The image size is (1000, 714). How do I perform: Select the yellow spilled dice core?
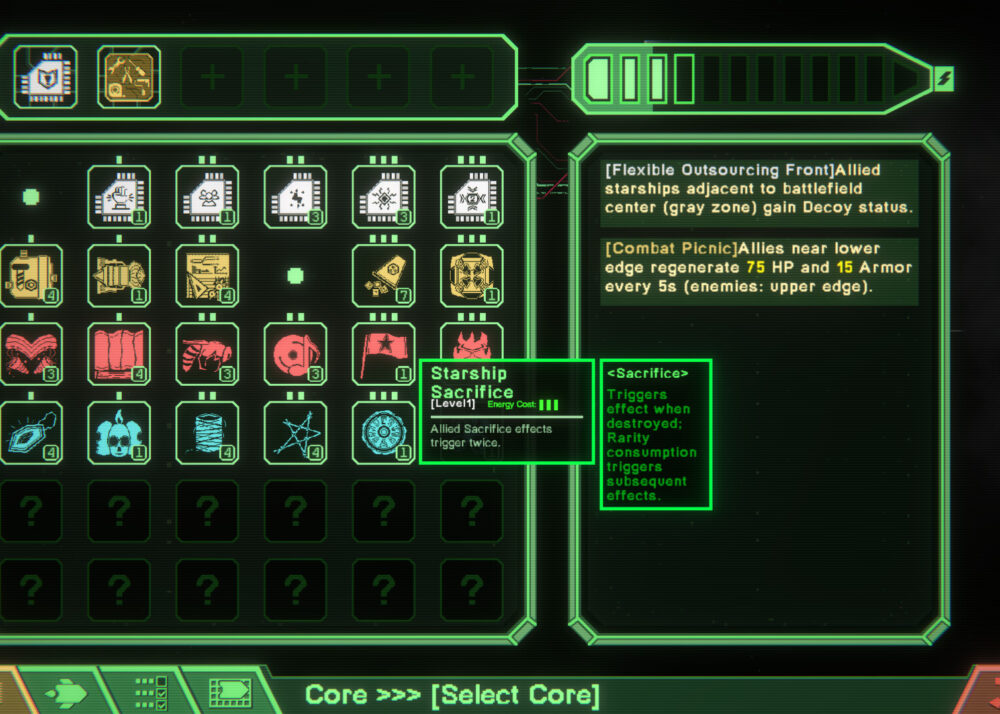click(383, 275)
